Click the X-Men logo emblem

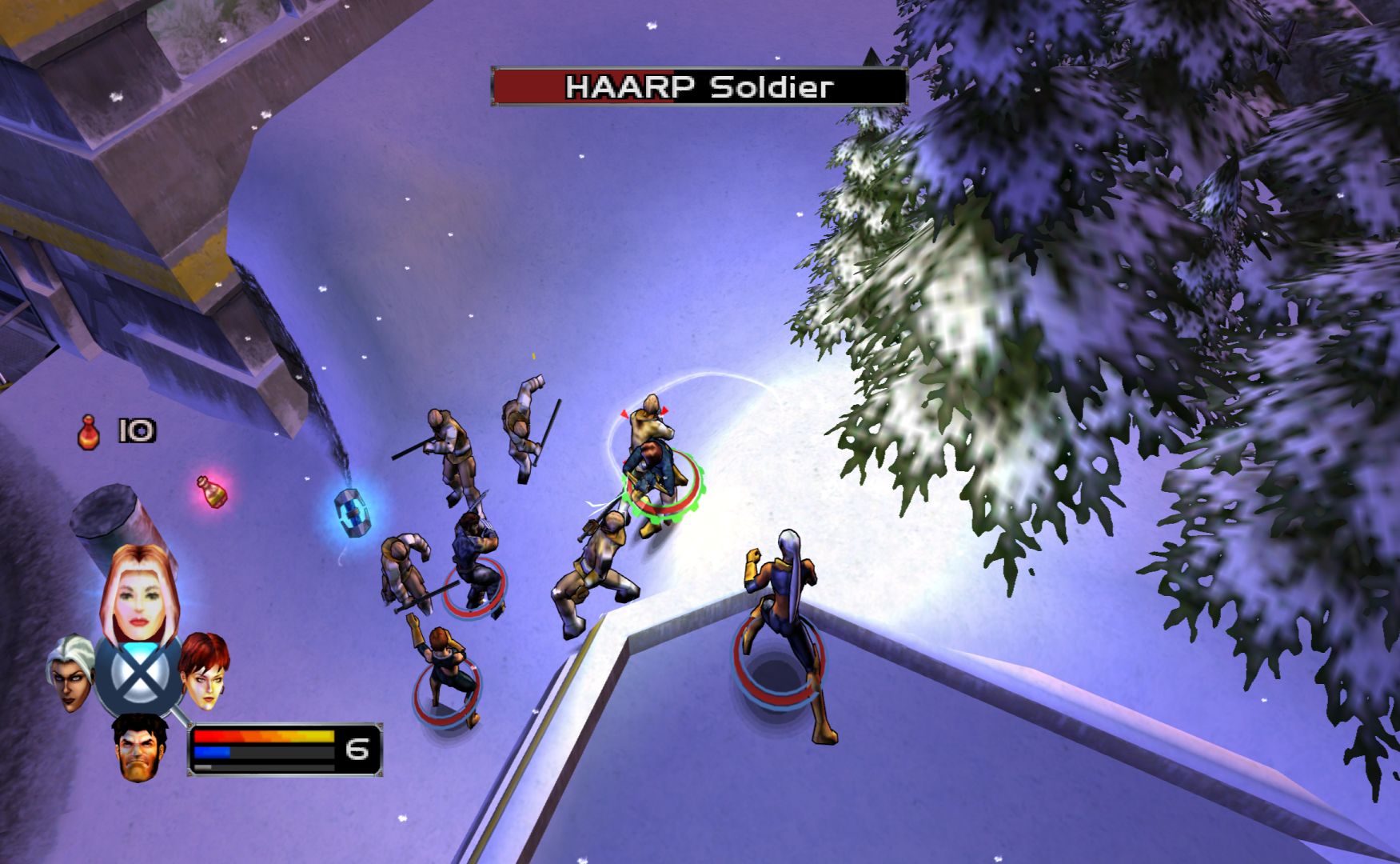139,678
